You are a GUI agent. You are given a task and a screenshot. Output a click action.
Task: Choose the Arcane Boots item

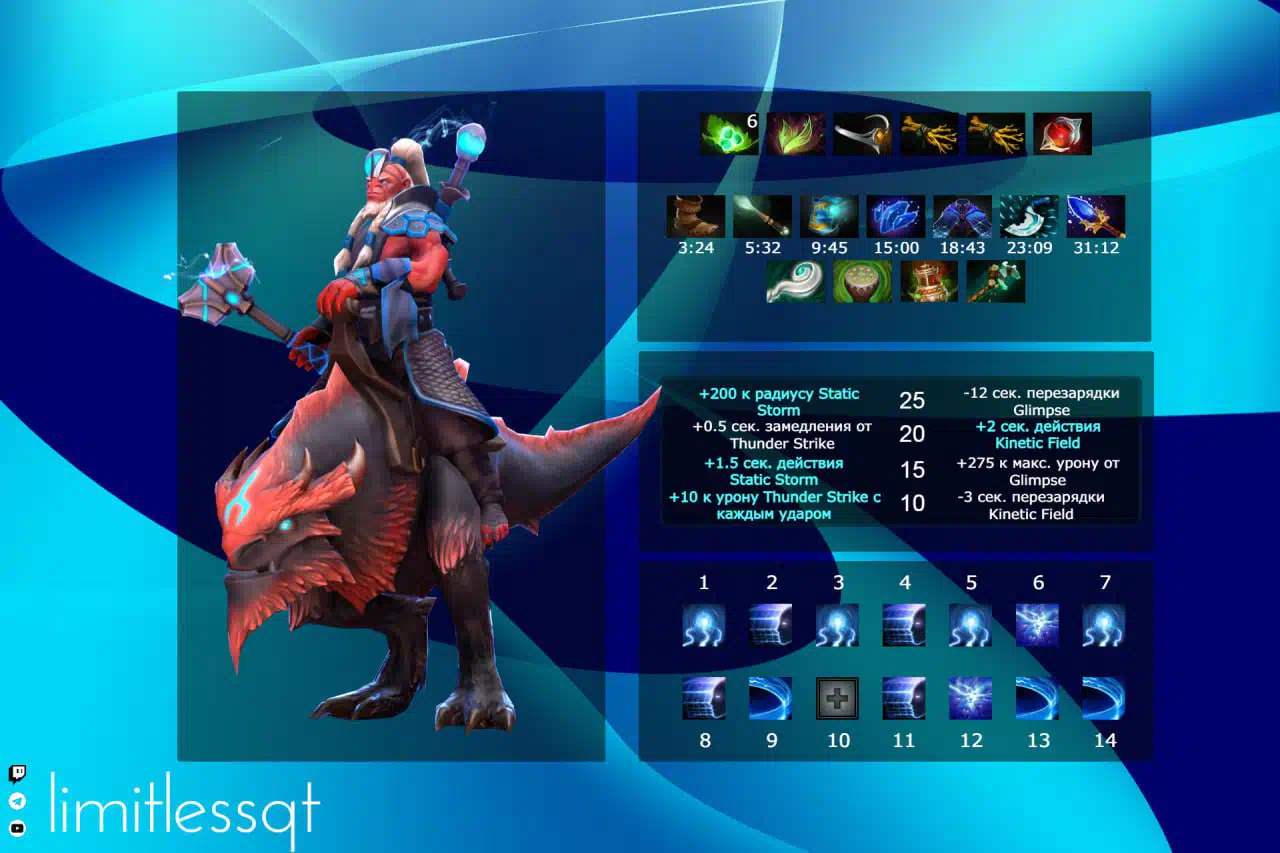click(x=829, y=216)
